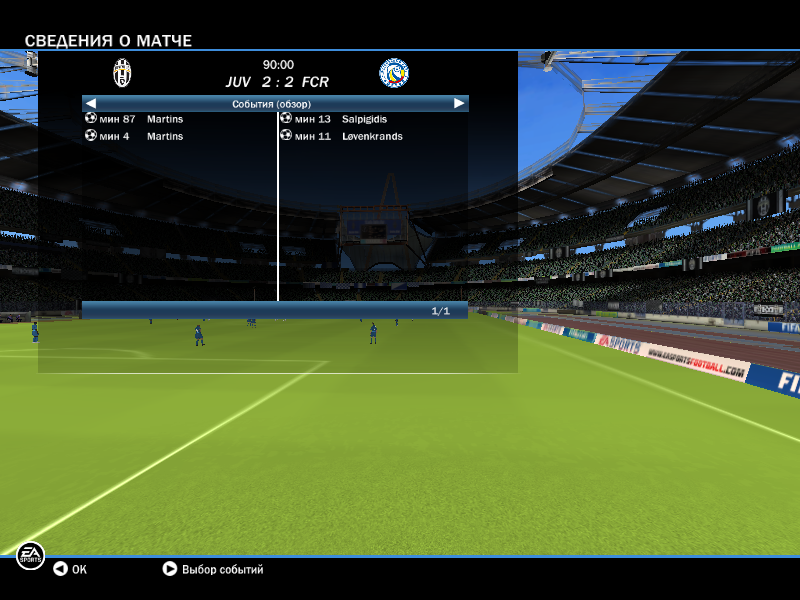Click the left arrow of the events header
Screen dimensions: 800x600
(x=90, y=103)
